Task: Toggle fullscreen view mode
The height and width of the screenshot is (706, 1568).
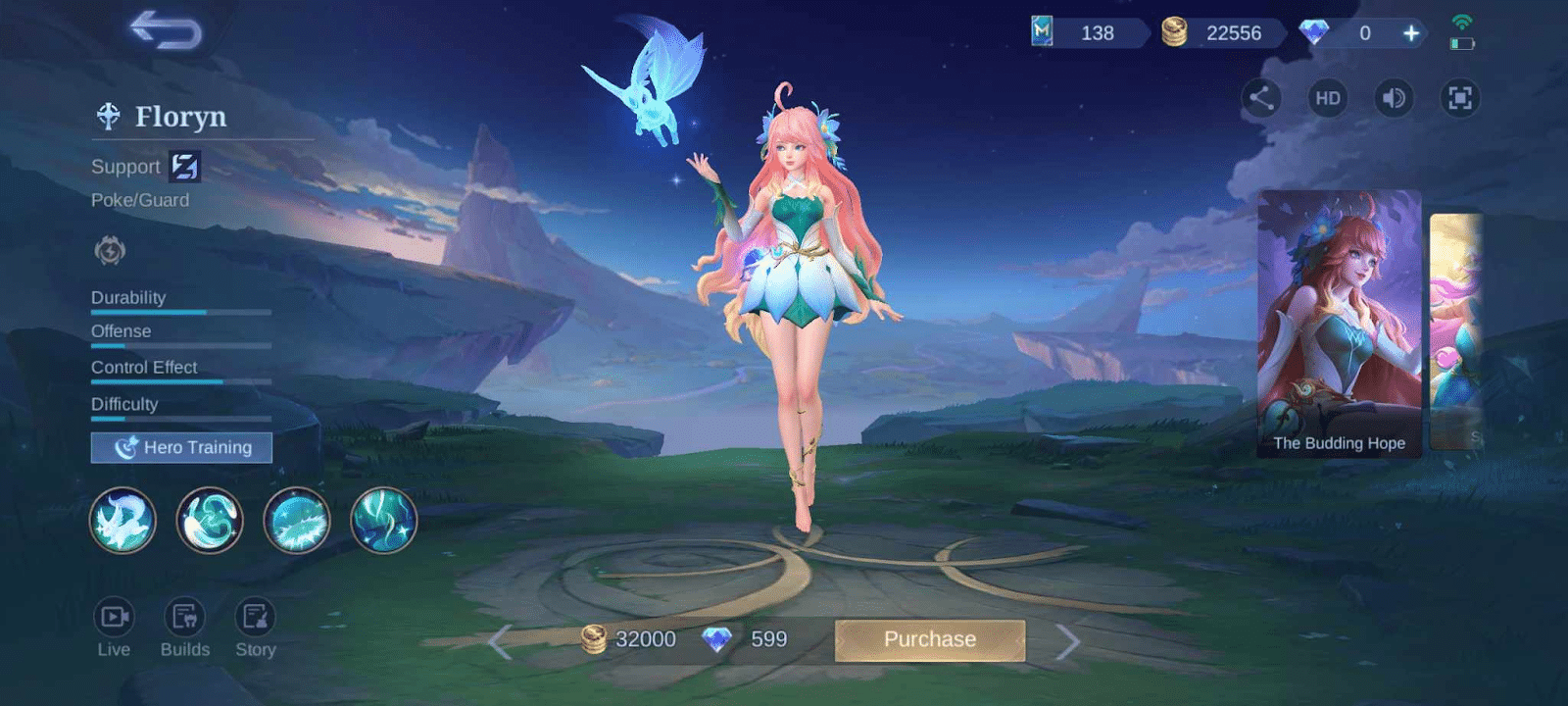Action: pos(1460,98)
